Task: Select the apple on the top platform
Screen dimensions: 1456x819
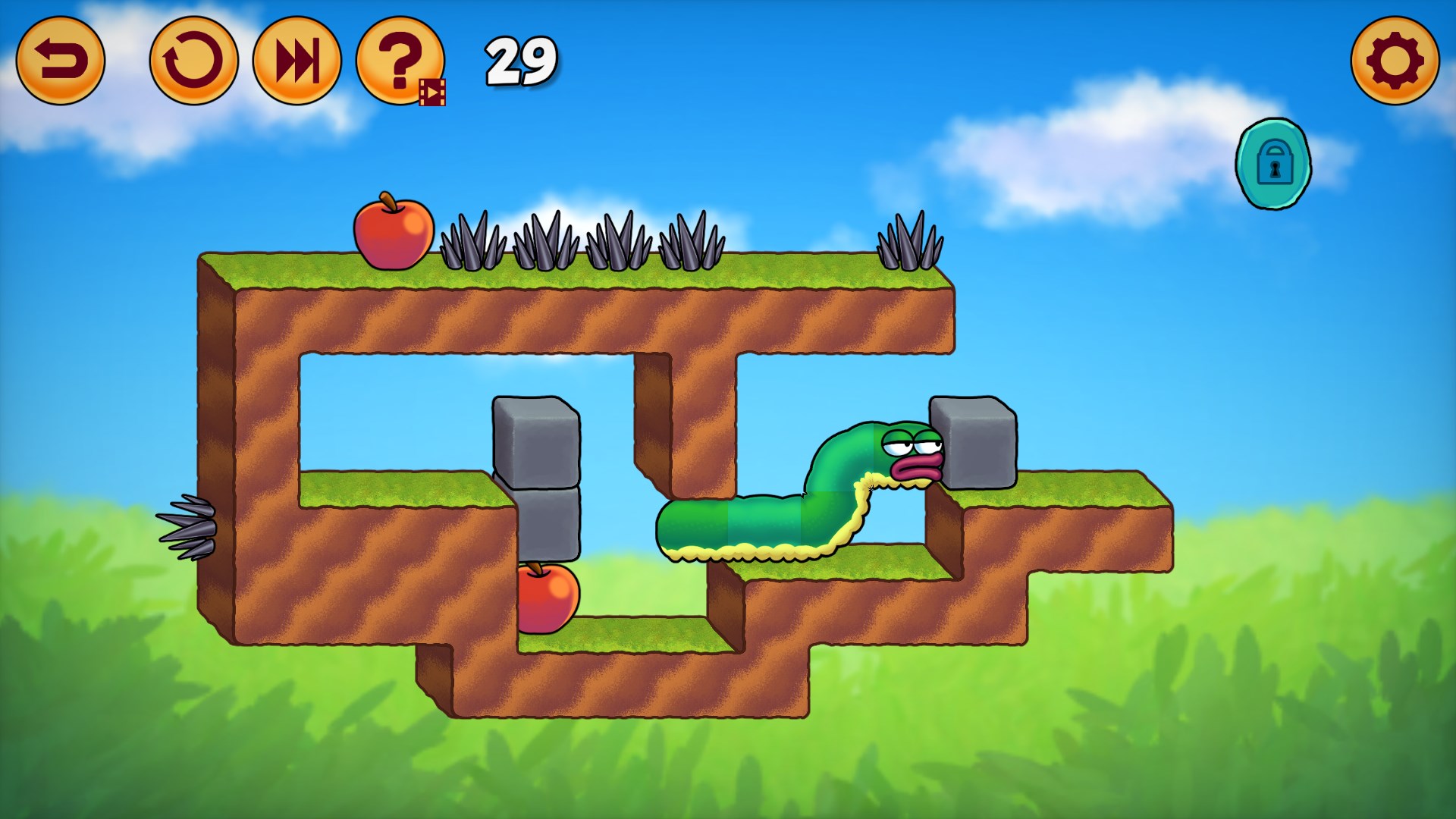Action: 393,231
